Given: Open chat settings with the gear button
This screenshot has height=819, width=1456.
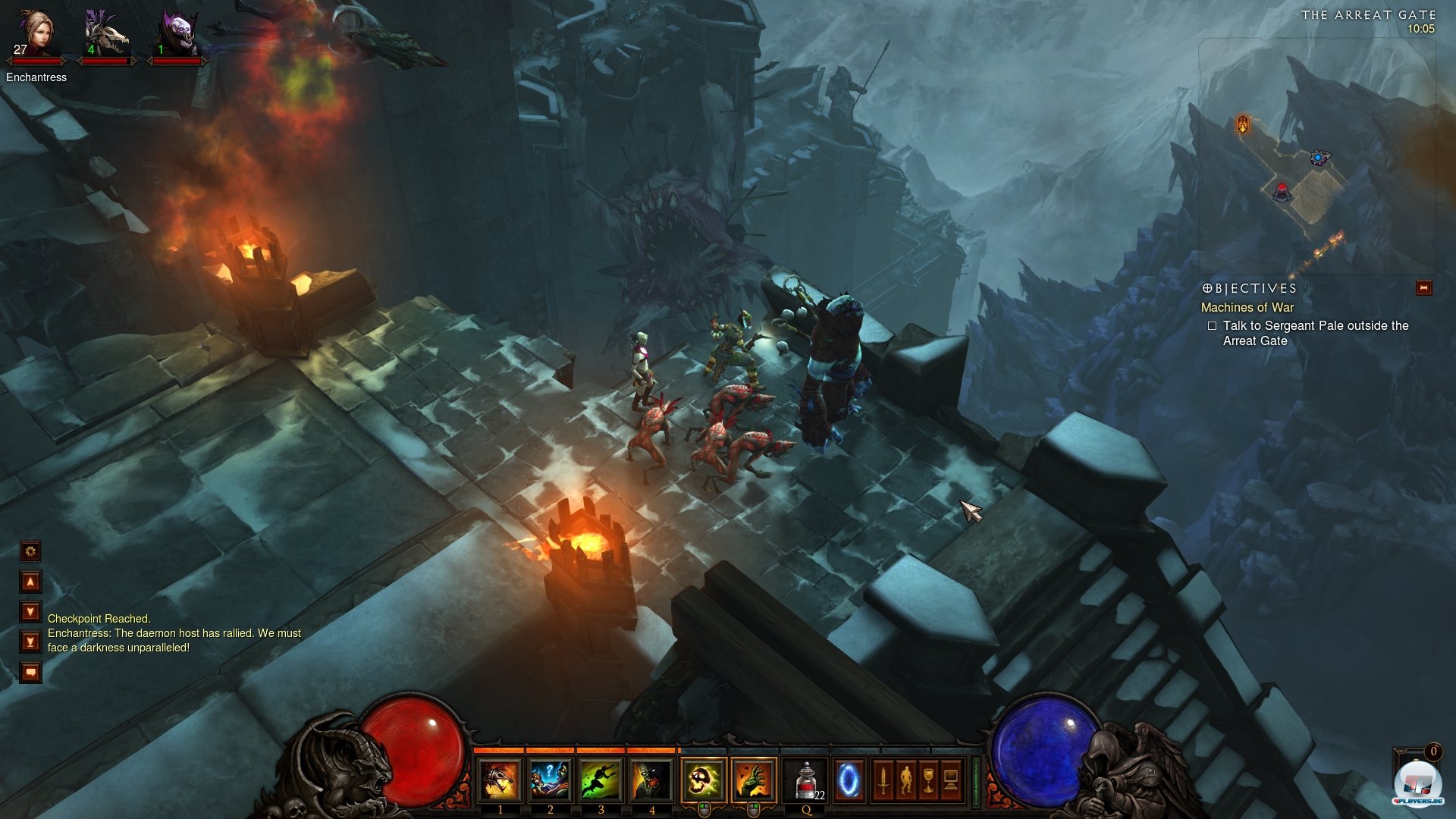Looking at the screenshot, I should point(30,551).
